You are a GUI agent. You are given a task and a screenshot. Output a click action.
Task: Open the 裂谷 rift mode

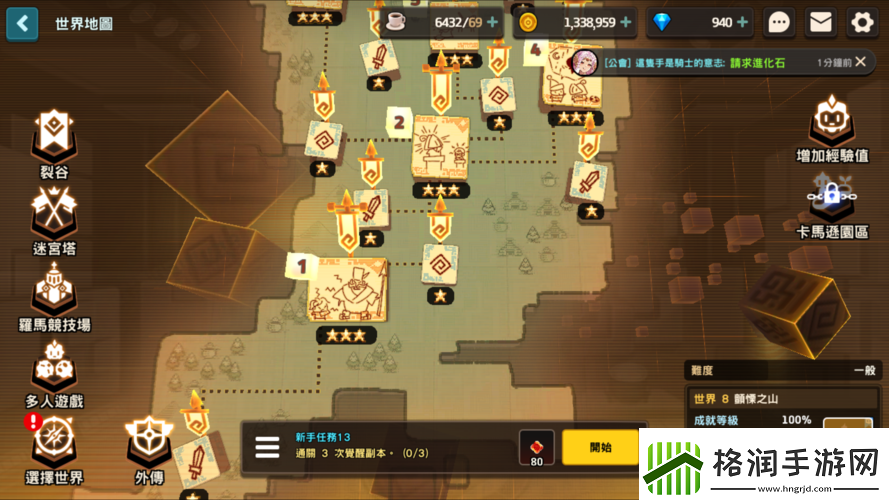pos(53,143)
